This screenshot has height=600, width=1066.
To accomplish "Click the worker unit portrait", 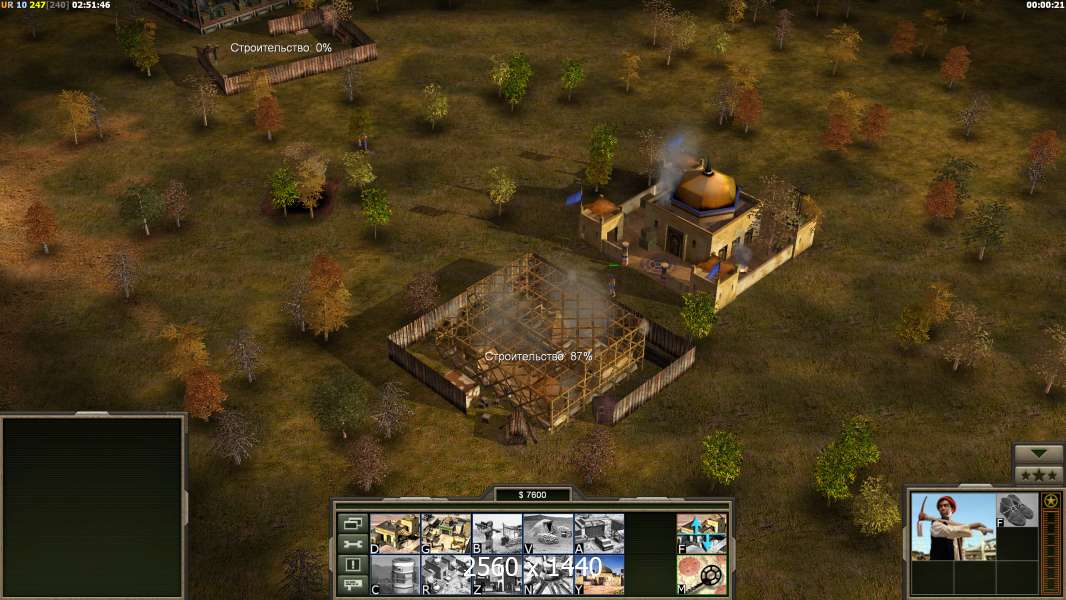I will coord(953,526).
